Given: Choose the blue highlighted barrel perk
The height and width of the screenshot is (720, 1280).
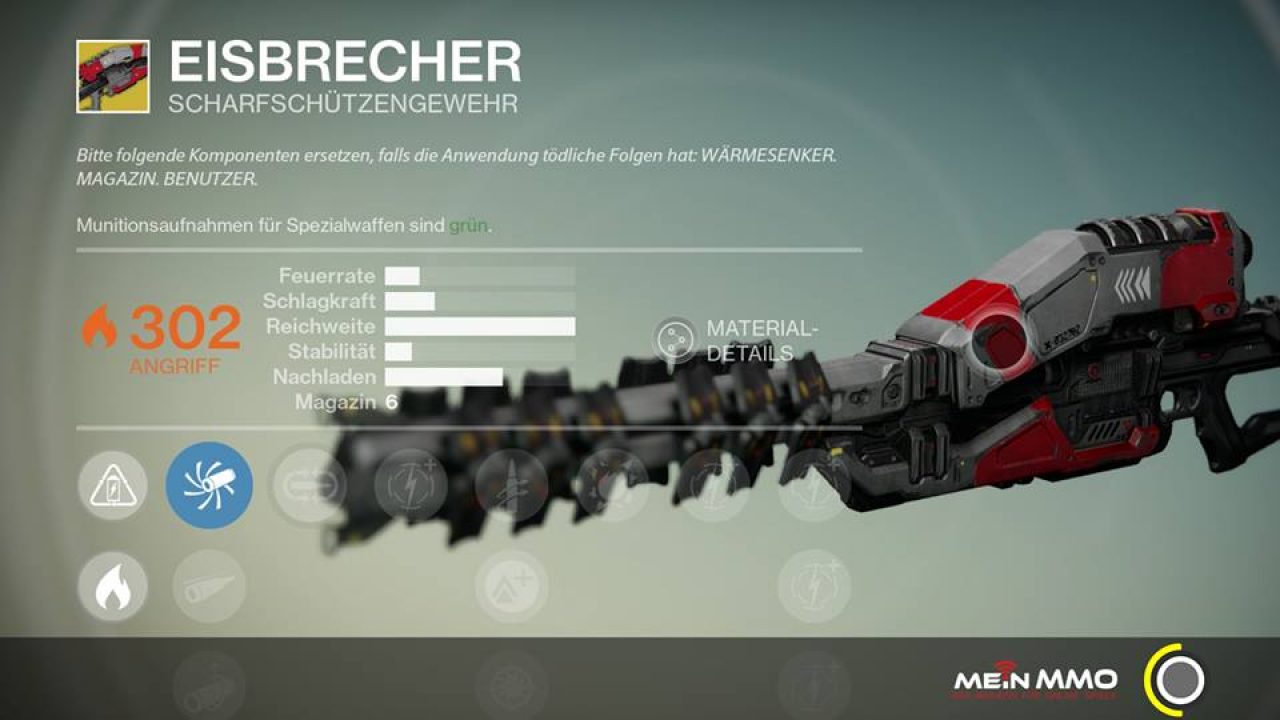Looking at the screenshot, I should click(x=209, y=486).
